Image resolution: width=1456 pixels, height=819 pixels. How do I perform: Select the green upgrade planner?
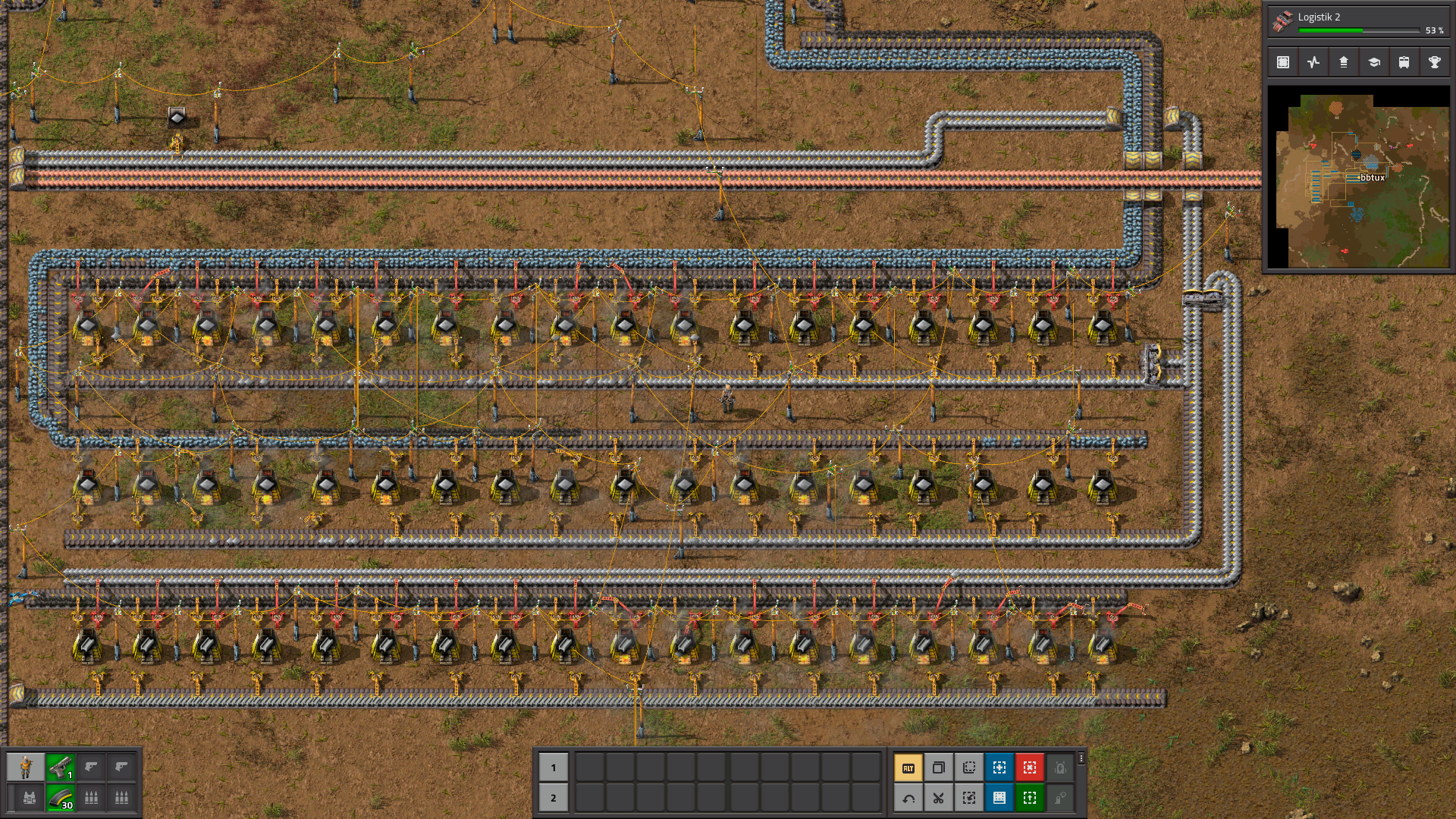[x=1030, y=798]
